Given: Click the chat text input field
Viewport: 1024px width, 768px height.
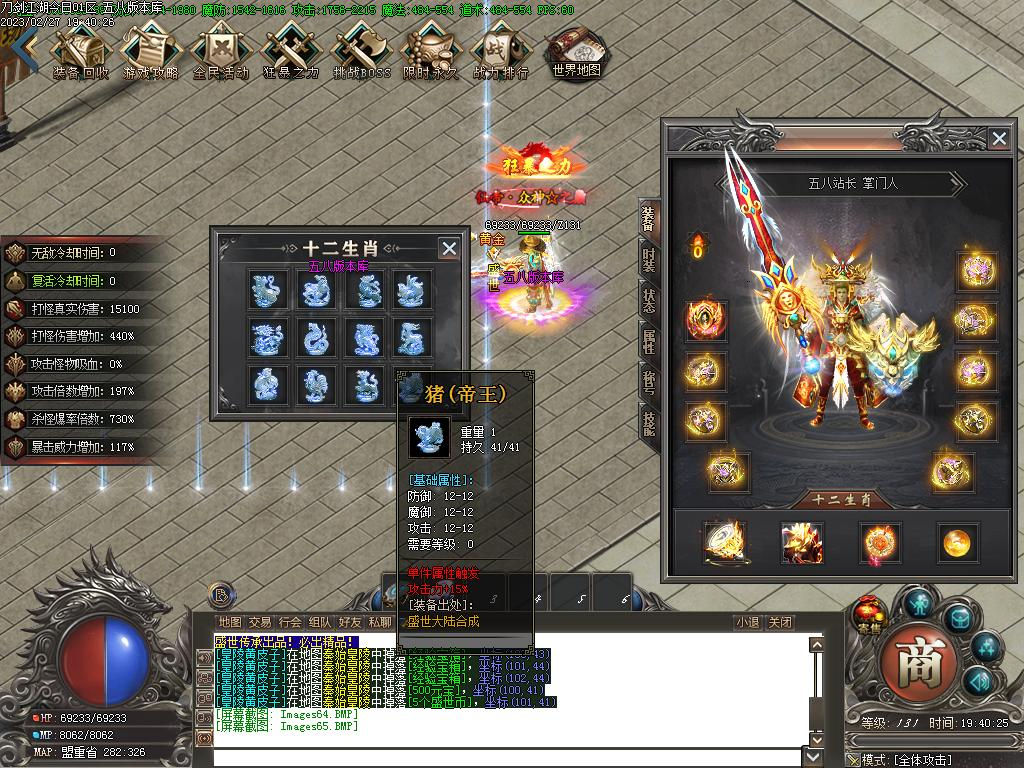Looking at the screenshot, I should (x=510, y=756).
